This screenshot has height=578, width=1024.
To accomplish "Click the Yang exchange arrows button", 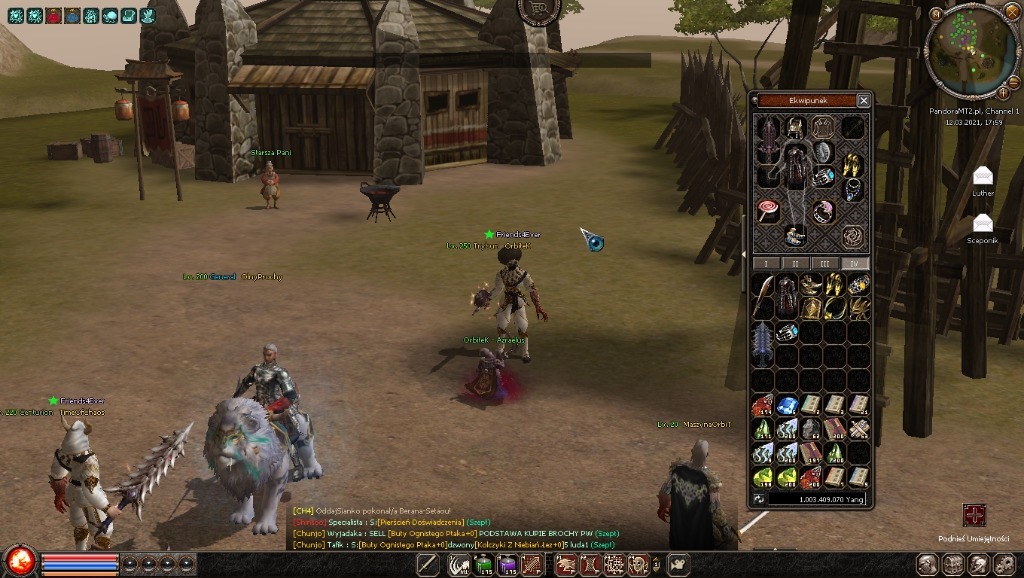I will pyautogui.click(x=760, y=498).
